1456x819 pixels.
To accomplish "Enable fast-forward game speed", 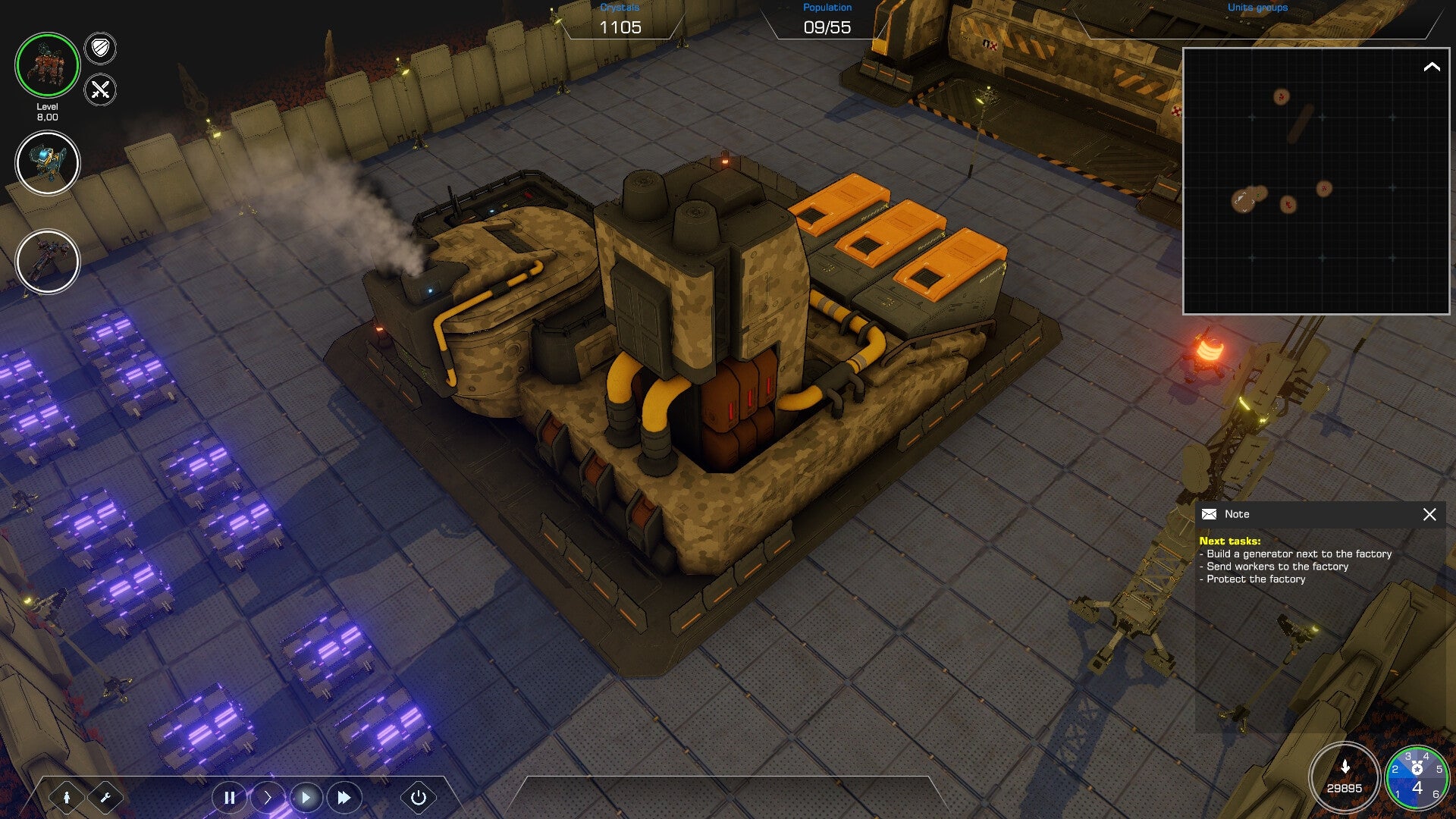I will (x=344, y=797).
